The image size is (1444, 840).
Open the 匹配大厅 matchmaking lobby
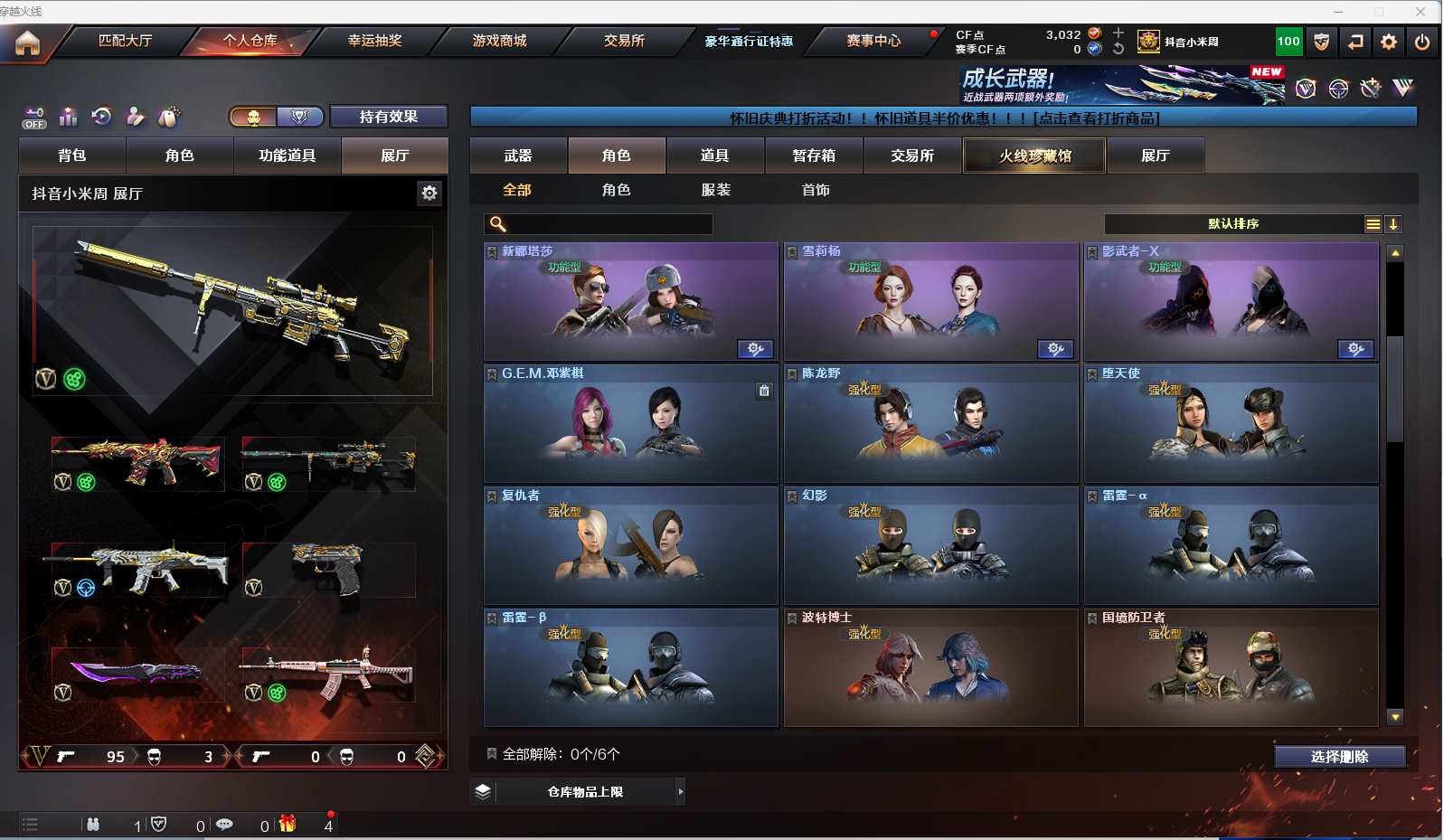[125, 41]
